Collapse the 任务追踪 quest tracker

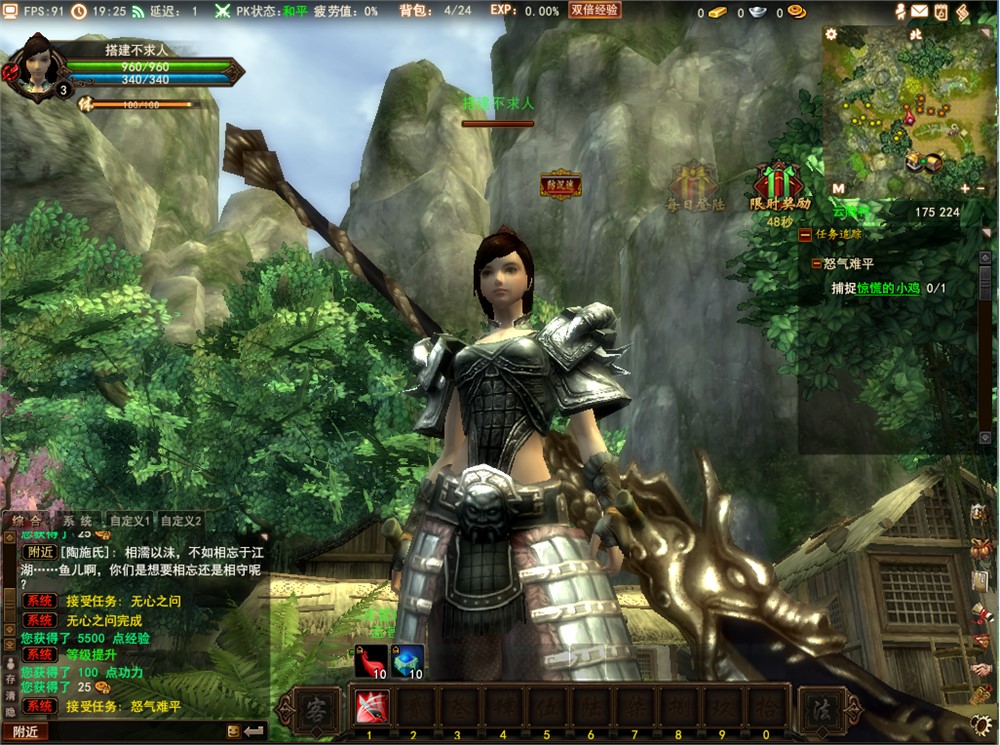[x=805, y=234]
